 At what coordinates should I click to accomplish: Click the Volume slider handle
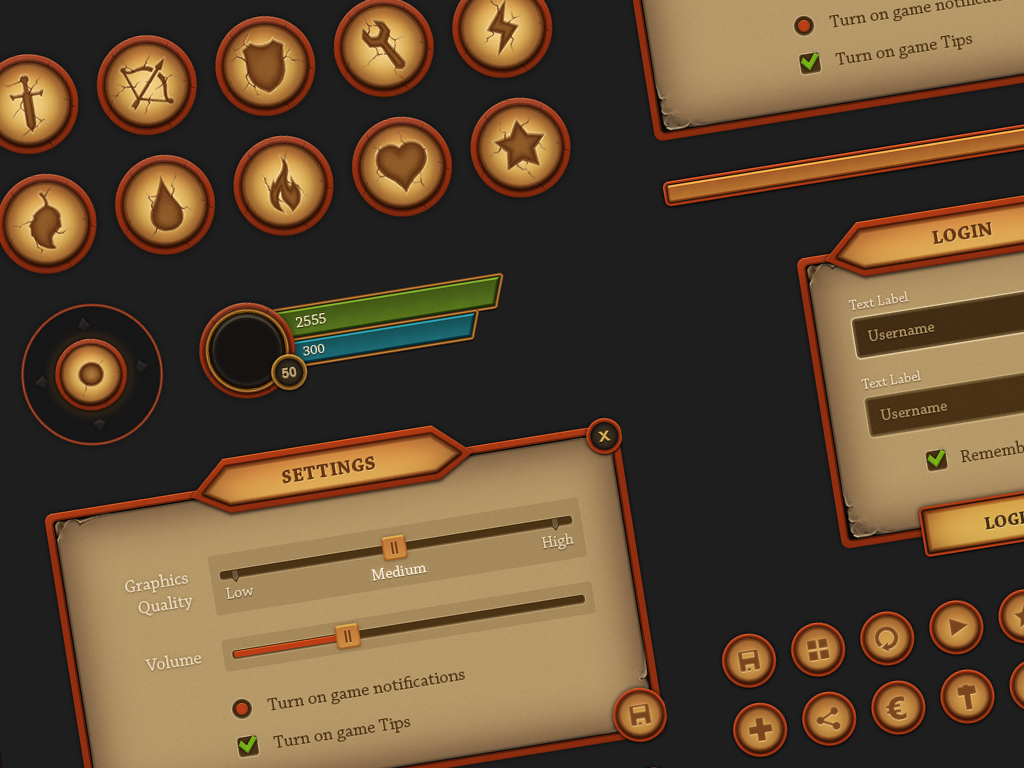point(347,635)
